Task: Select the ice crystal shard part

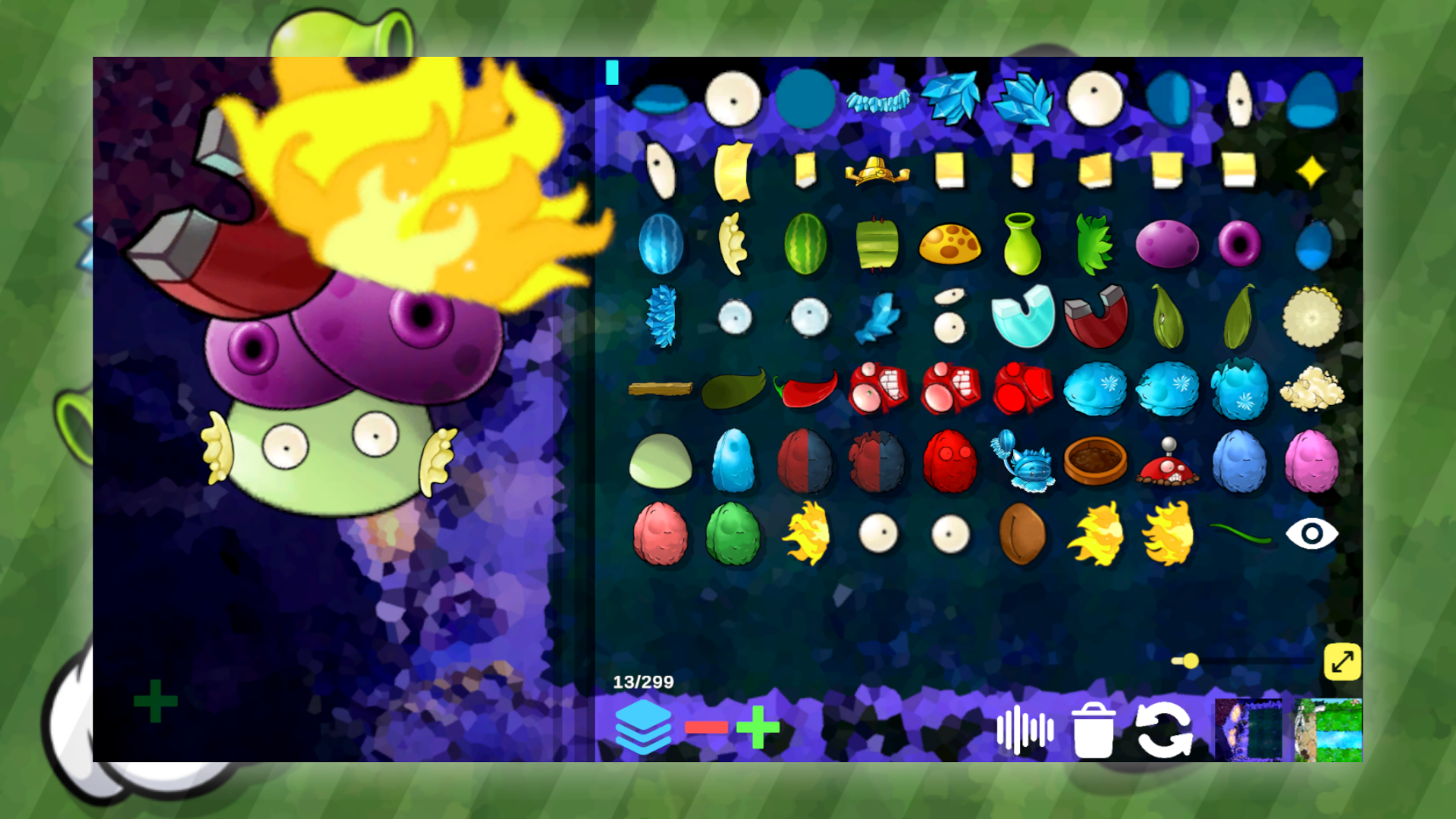Action: (x=949, y=97)
